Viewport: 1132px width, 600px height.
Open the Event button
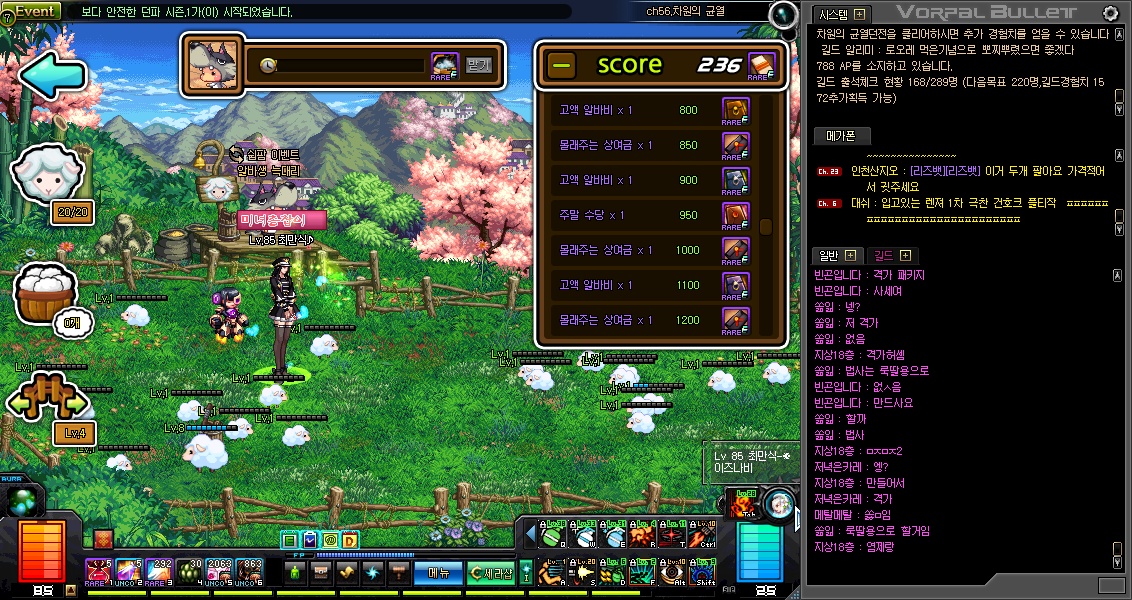tap(35, 11)
